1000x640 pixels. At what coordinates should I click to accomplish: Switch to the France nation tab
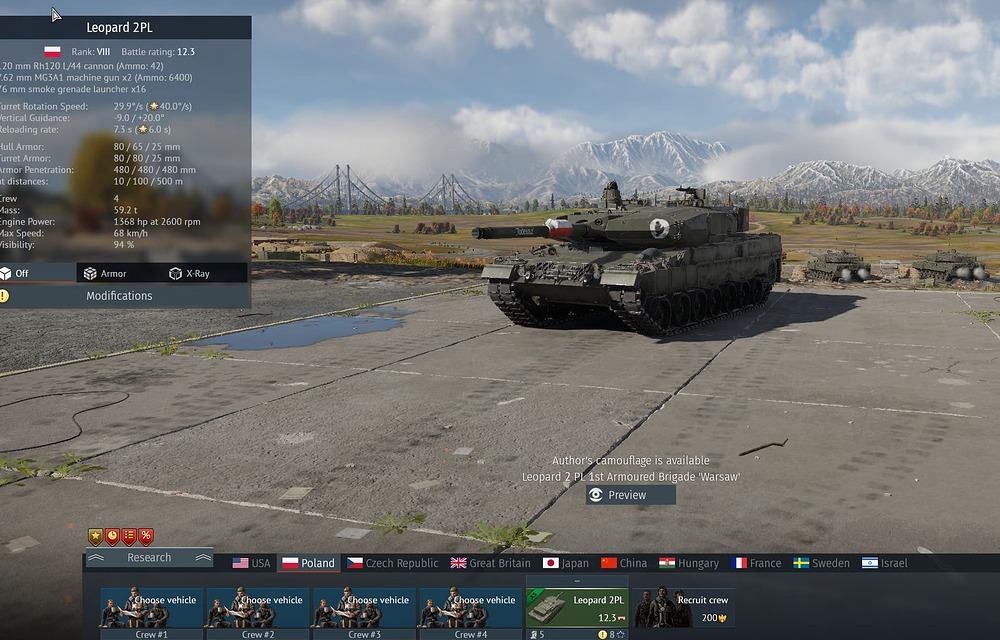756,563
